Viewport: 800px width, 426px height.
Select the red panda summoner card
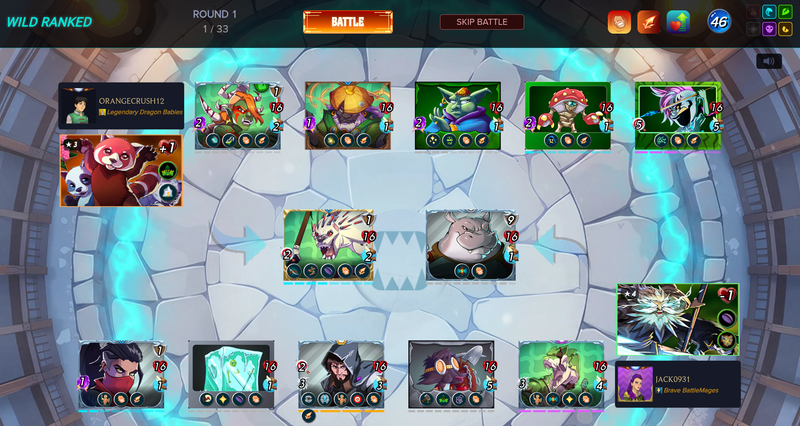point(121,170)
